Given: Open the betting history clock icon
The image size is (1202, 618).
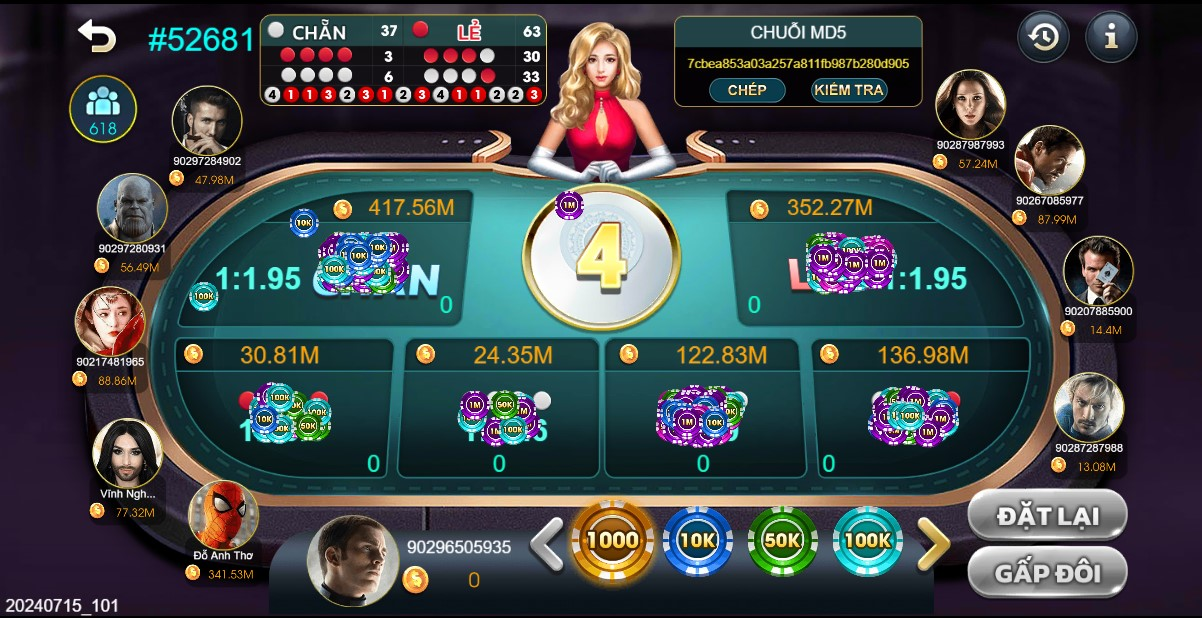Looking at the screenshot, I should [x=1043, y=38].
